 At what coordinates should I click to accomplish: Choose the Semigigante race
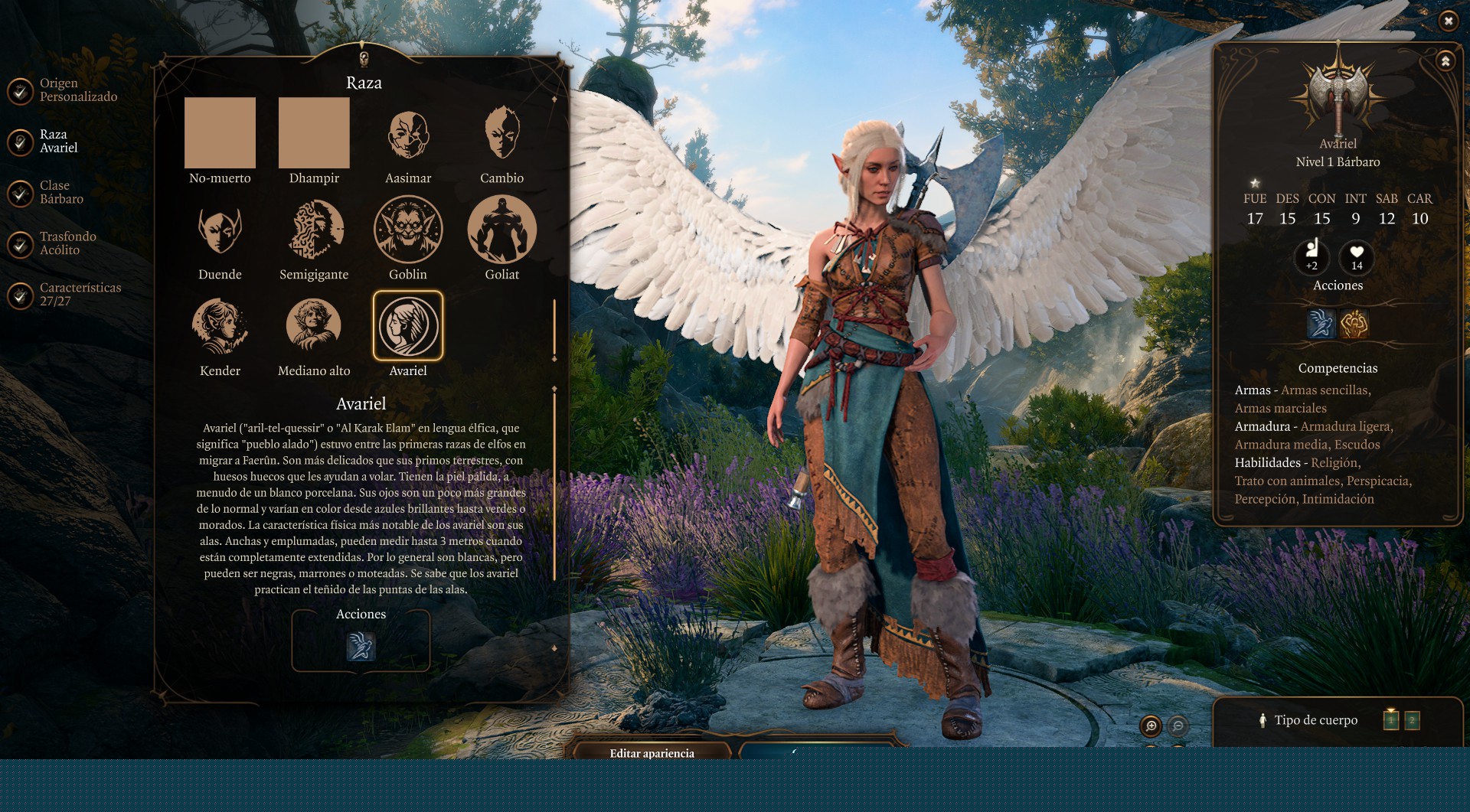click(x=314, y=230)
